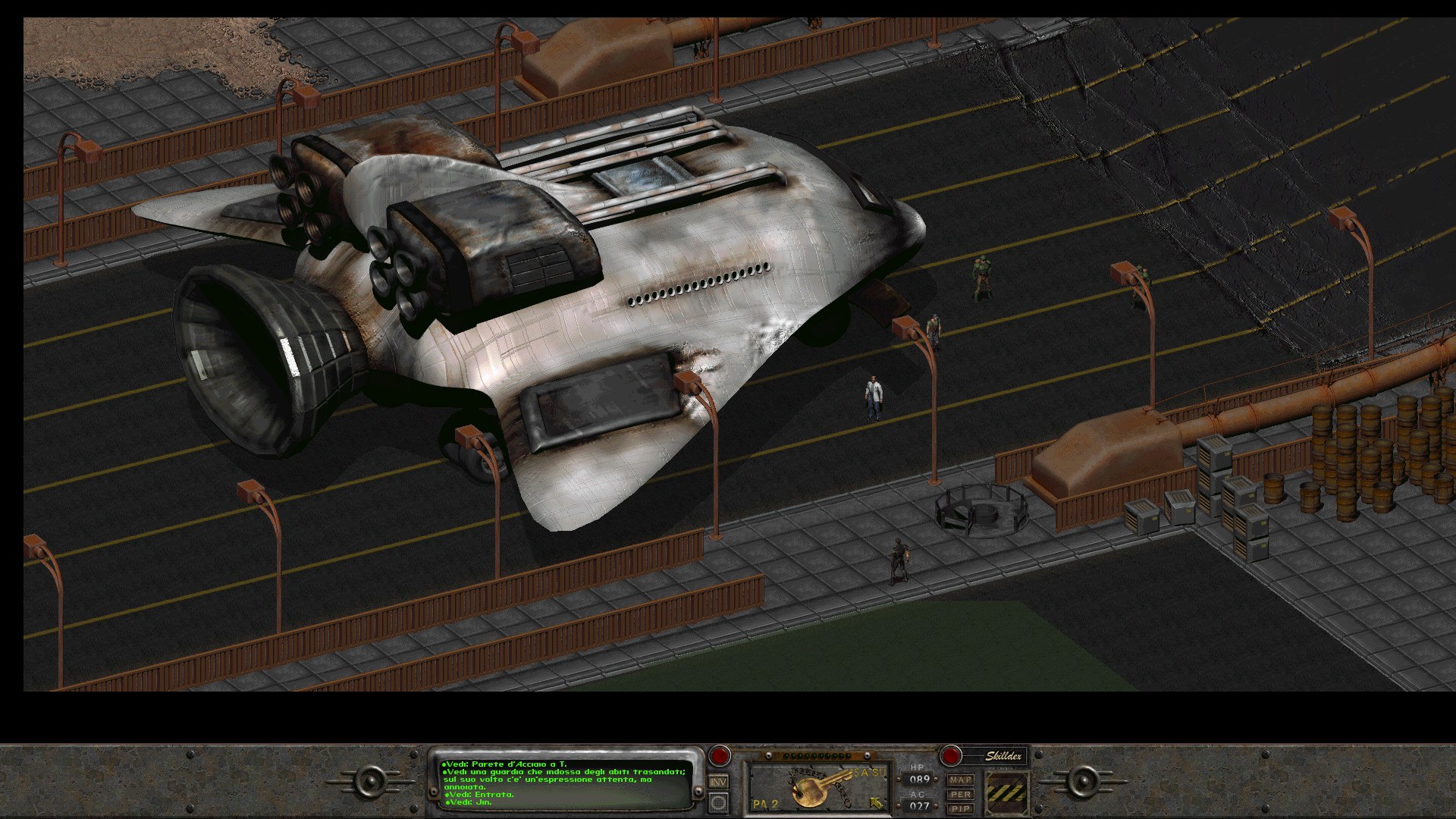1456x819 pixels.
Task: Click the red light beside the Skilldex label
Action: (x=950, y=755)
